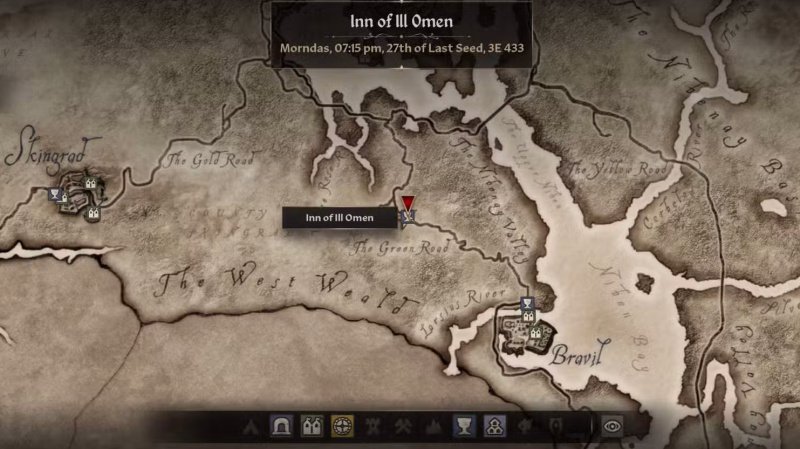Toggle the eye visibility filter icon
This screenshot has height=449, width=800.
pyautogui.click(x=611, y=426)
